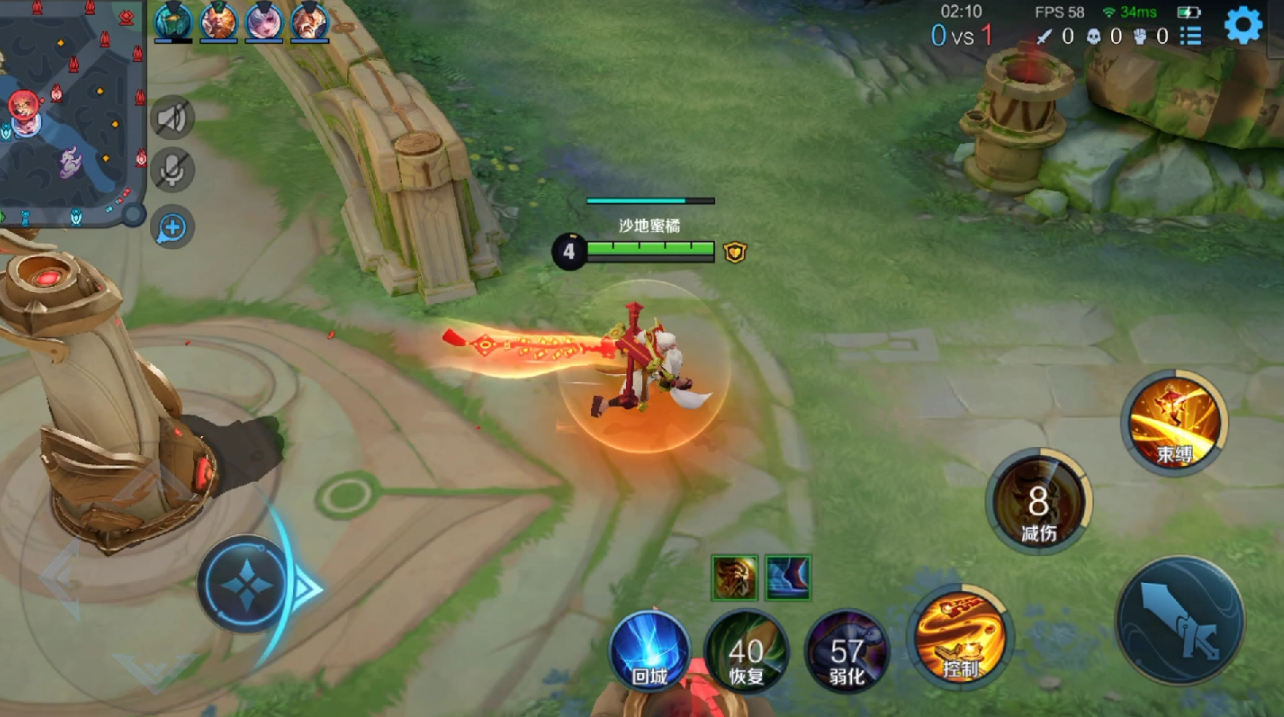Buy the recommended boots item
Screen dimensions: 1284x717
click(x=789, y=578)
